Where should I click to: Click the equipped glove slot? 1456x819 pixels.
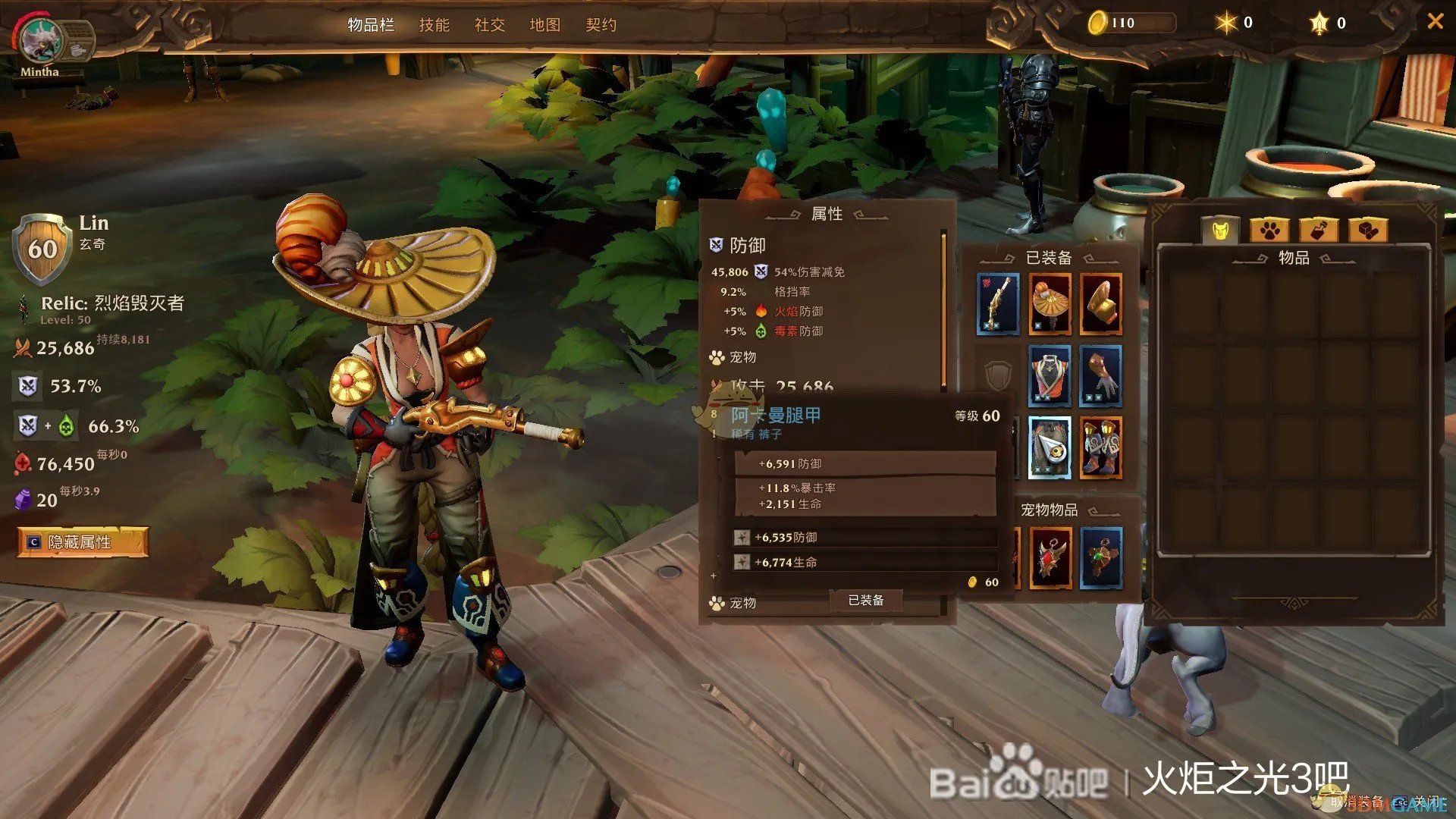1100,377
